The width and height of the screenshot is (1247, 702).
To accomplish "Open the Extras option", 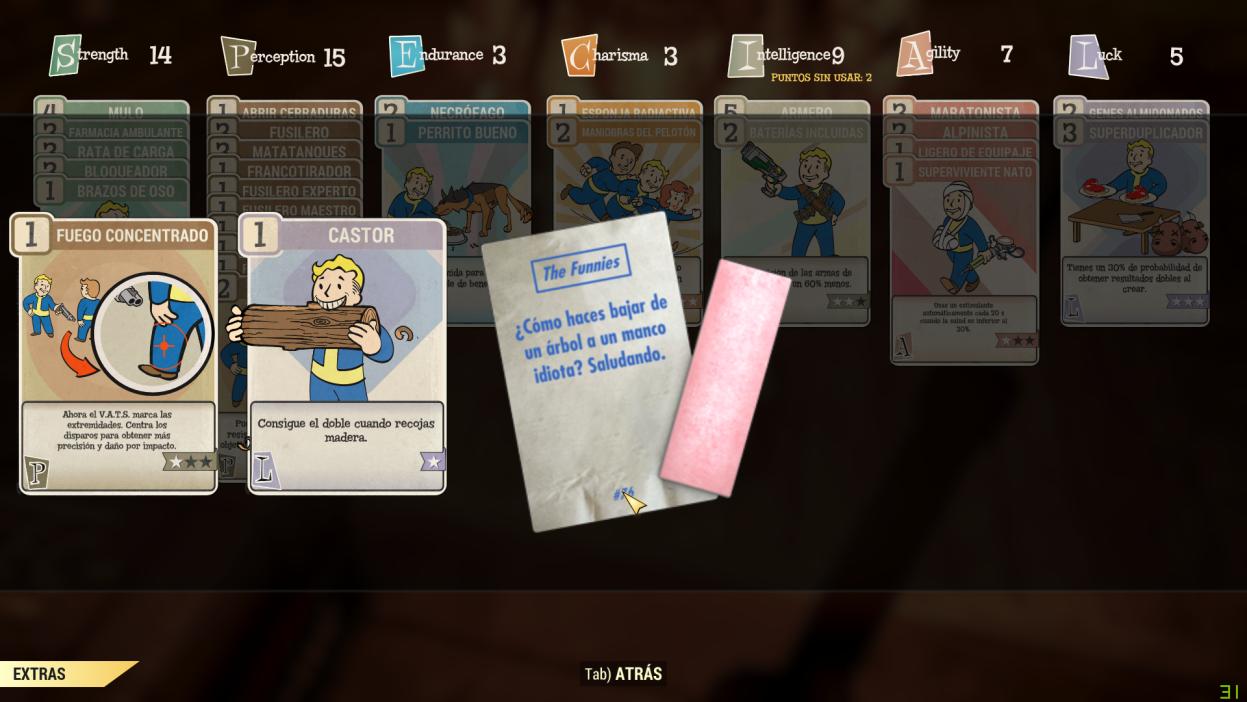I will [40, 674].
